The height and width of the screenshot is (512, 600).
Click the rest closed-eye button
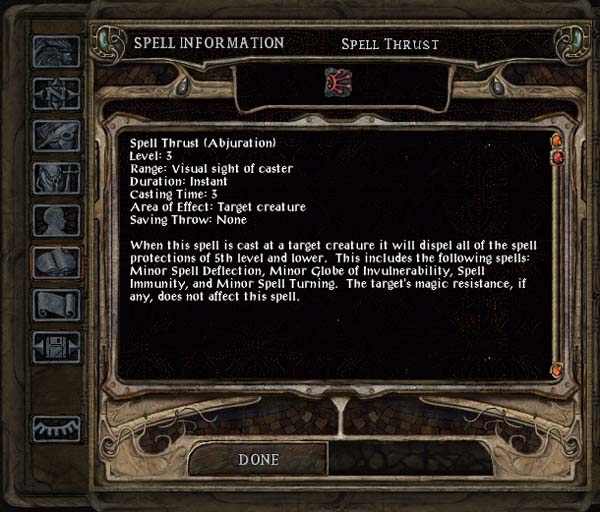coord(56,428)
